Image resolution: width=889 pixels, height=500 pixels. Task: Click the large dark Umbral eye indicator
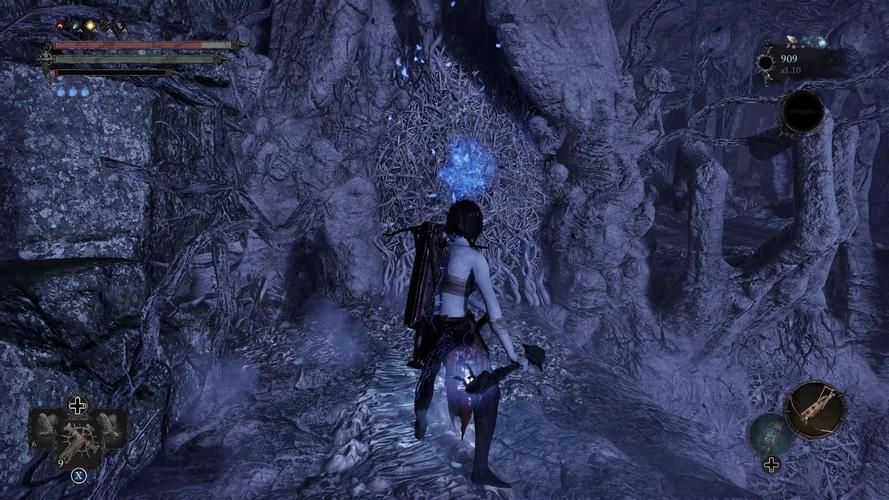coord(802,112)
